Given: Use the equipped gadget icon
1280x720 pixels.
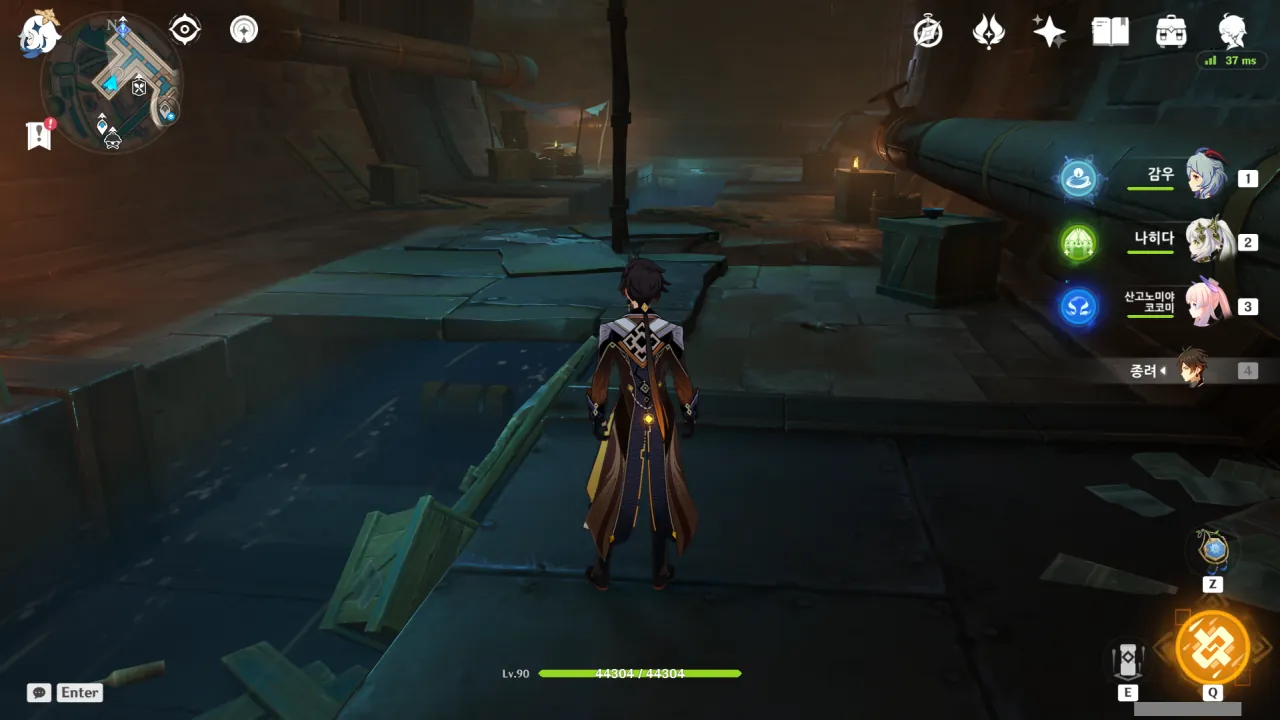Looking at the screenshot, I should (x=1213, y=550).
